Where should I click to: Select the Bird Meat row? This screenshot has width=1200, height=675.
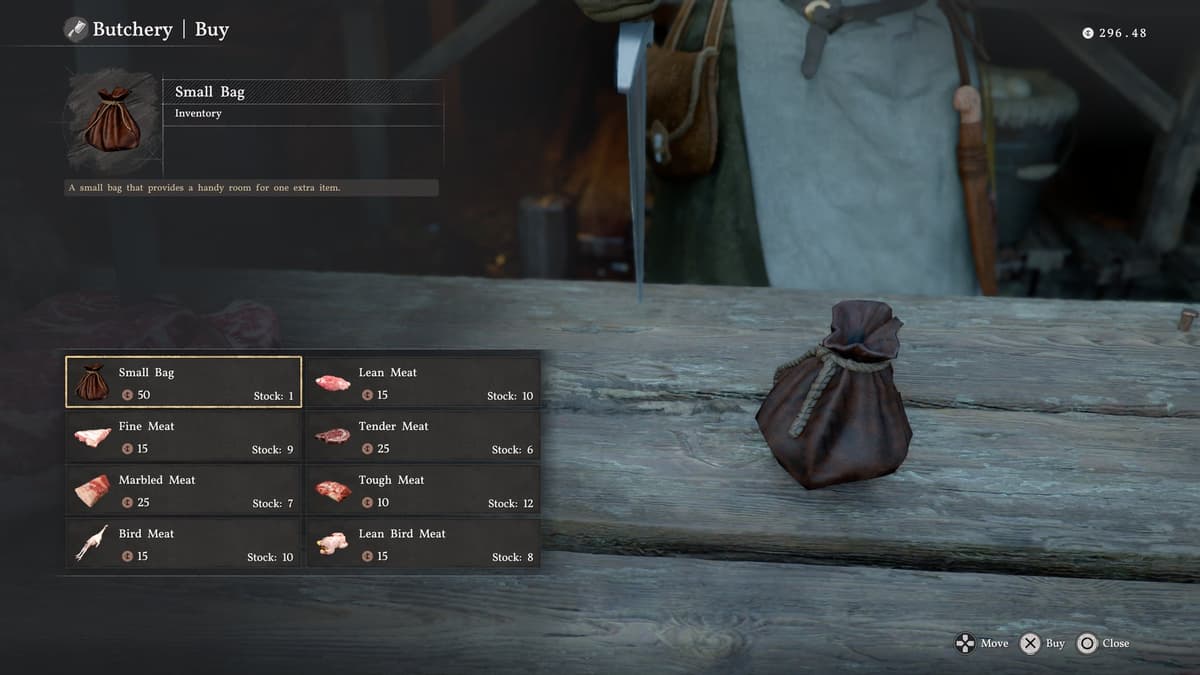point(183,544)
